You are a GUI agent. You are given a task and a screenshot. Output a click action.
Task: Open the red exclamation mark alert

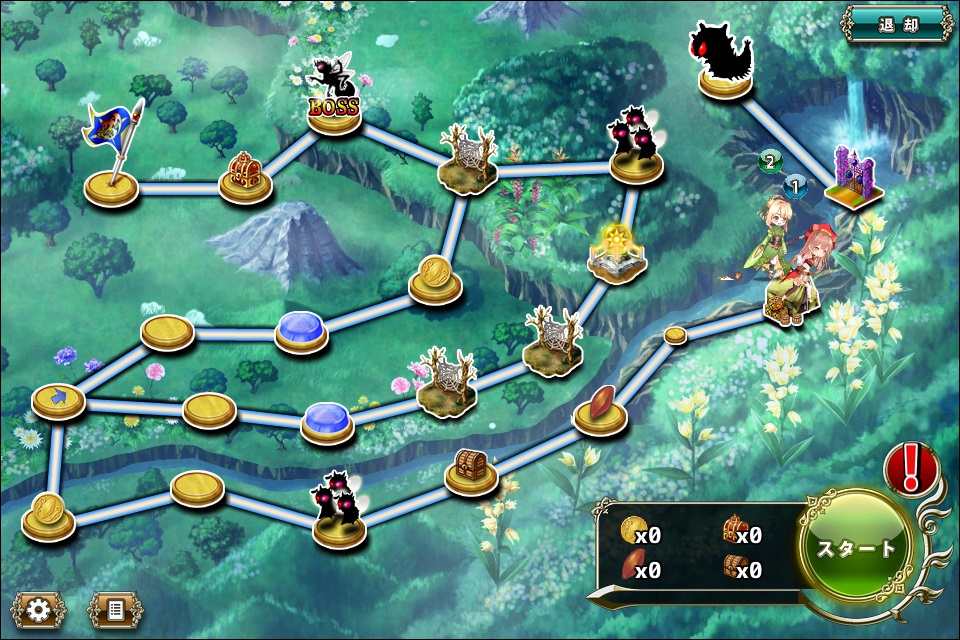click(911, 466)
